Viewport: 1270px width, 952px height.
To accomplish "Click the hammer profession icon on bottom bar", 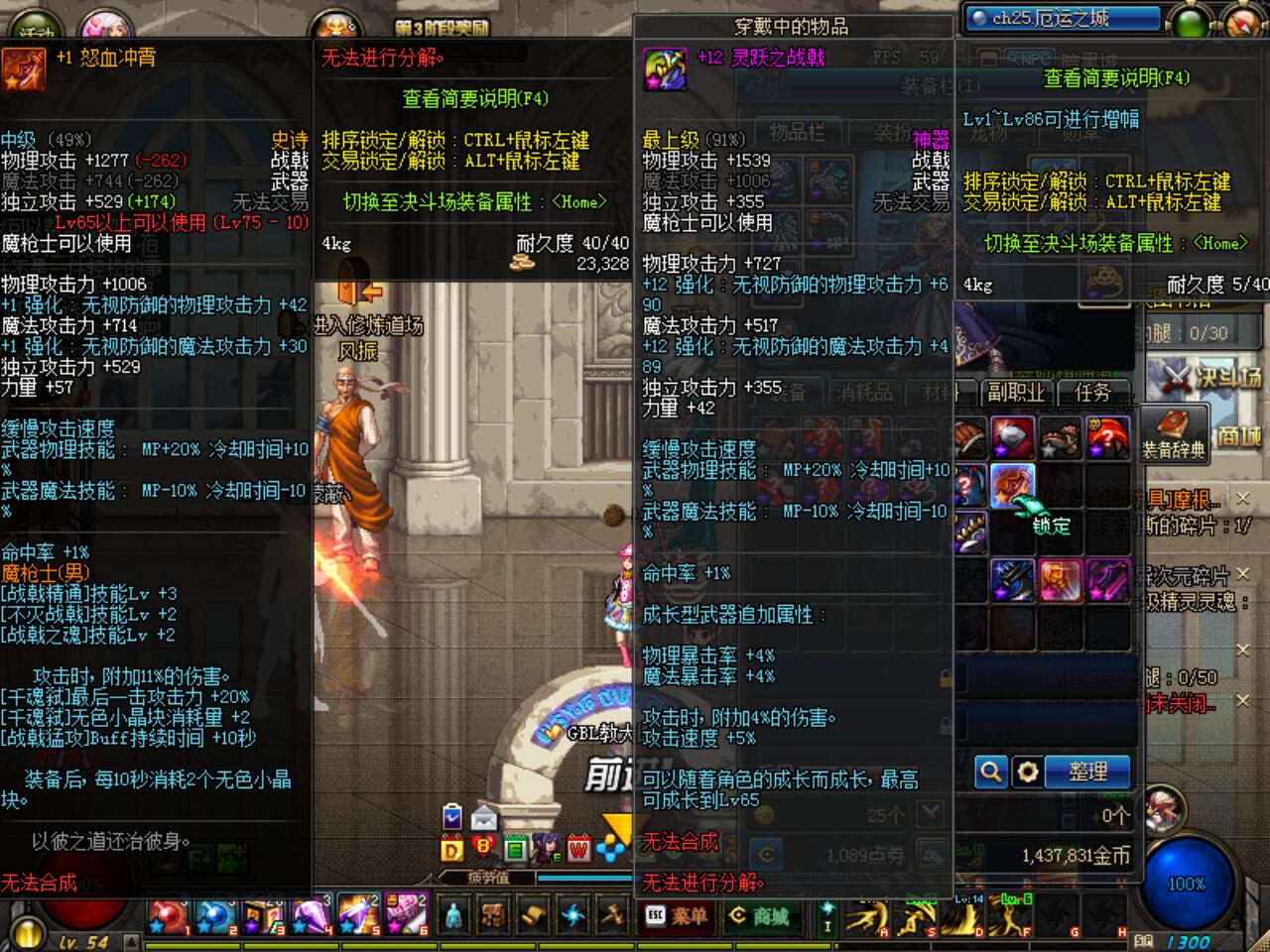I will pos(615,917).
